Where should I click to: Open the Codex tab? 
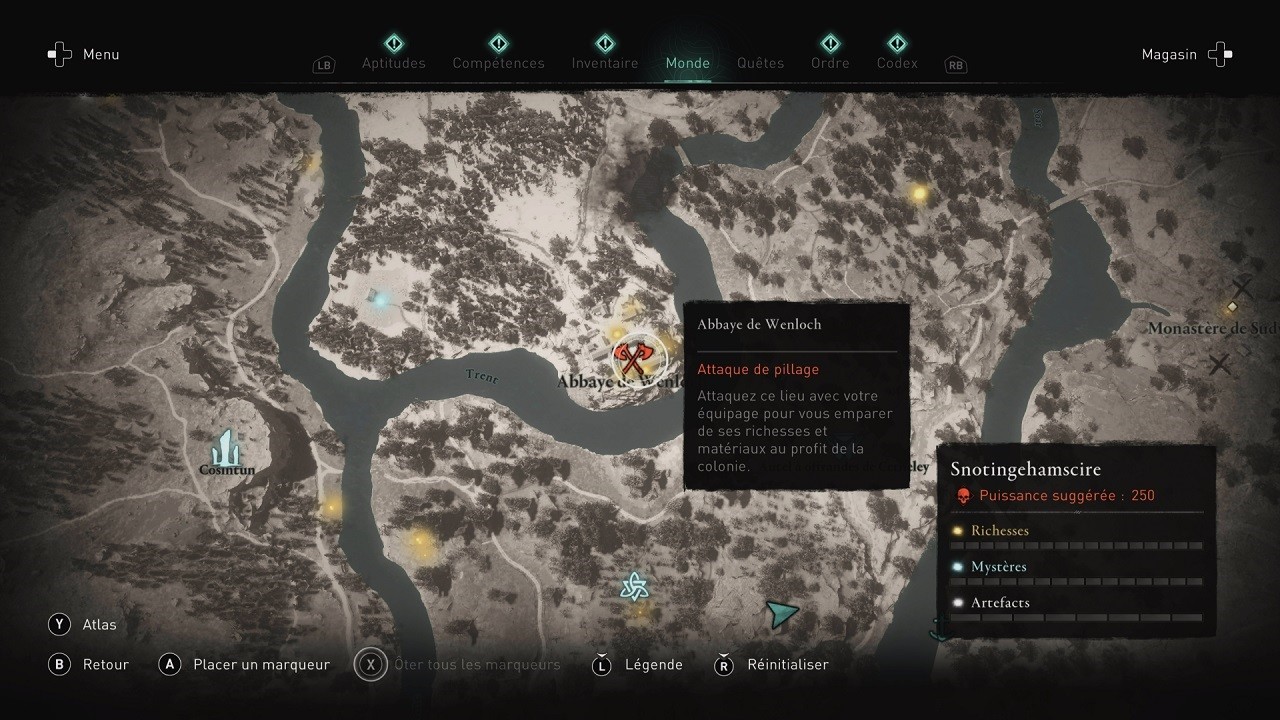(x=897, y=62)
